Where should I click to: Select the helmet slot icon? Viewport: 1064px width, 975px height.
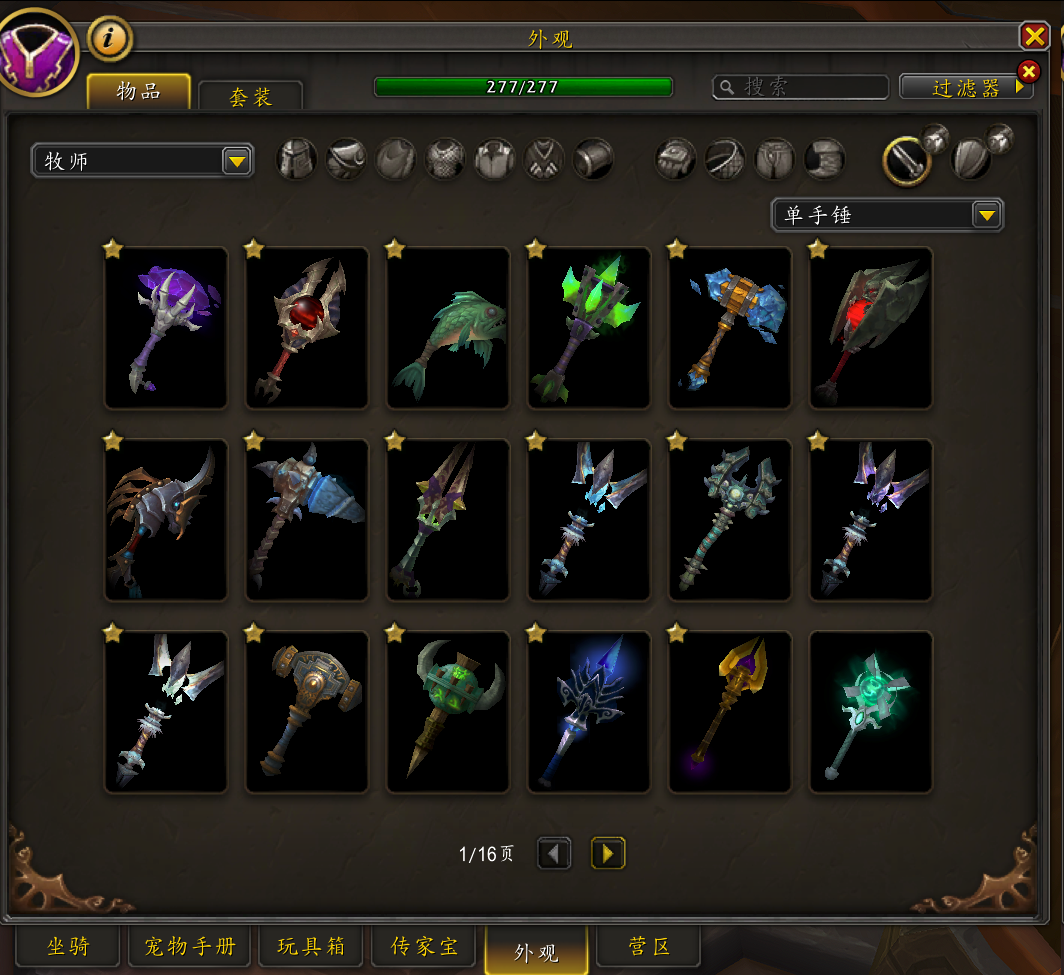(x=297, y=159)
